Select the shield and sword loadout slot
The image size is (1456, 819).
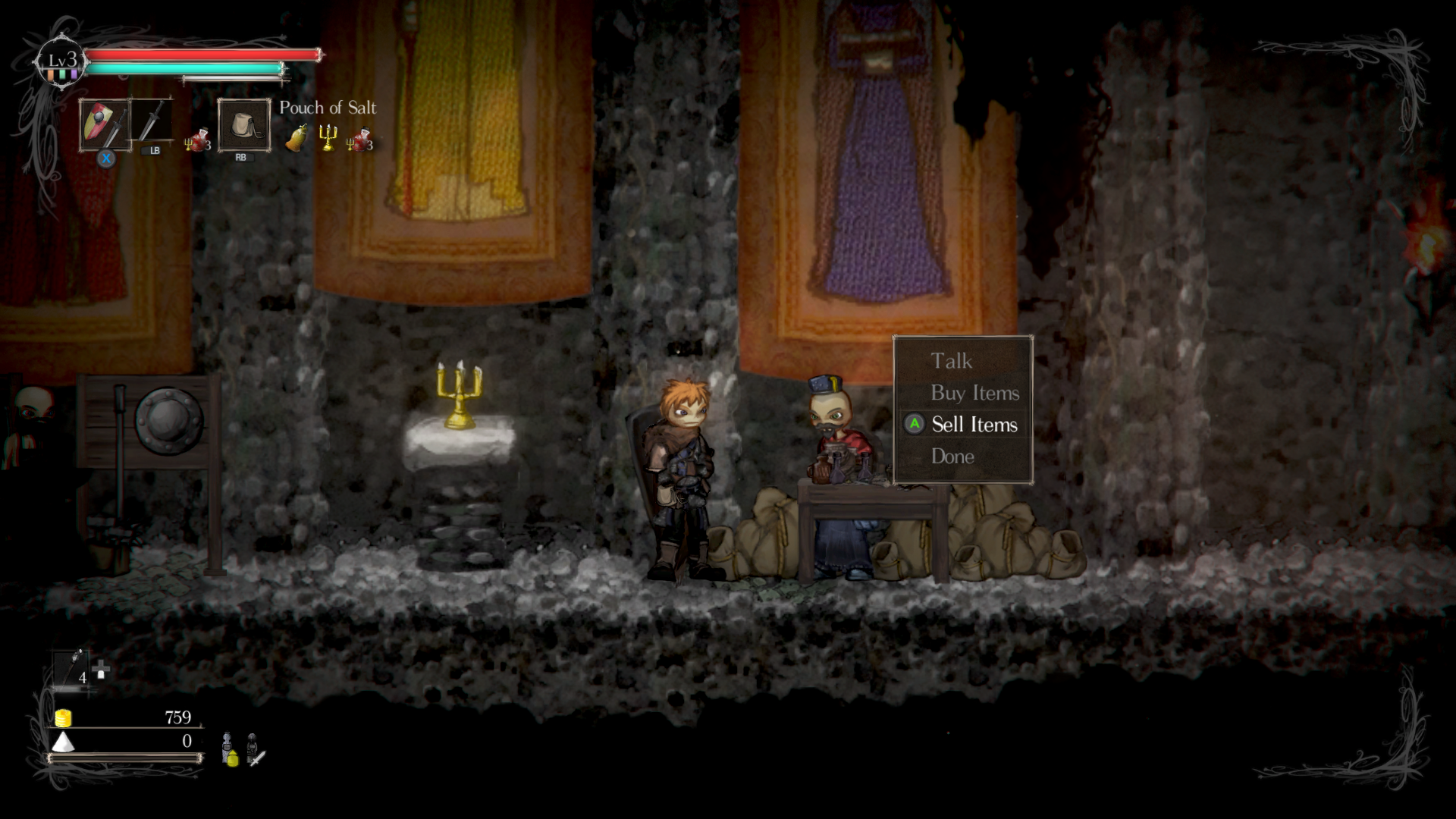[105, 125]
